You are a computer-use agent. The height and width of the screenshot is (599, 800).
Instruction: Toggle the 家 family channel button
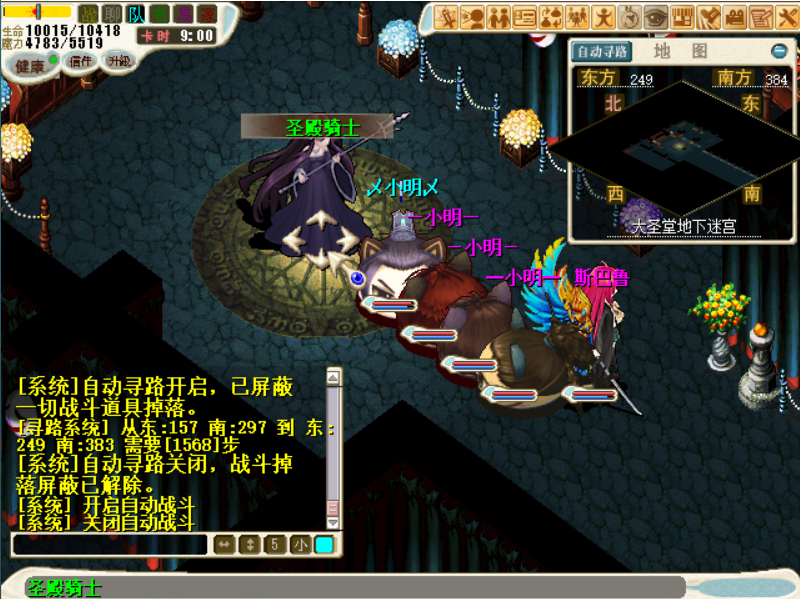[x=207, y=13]
